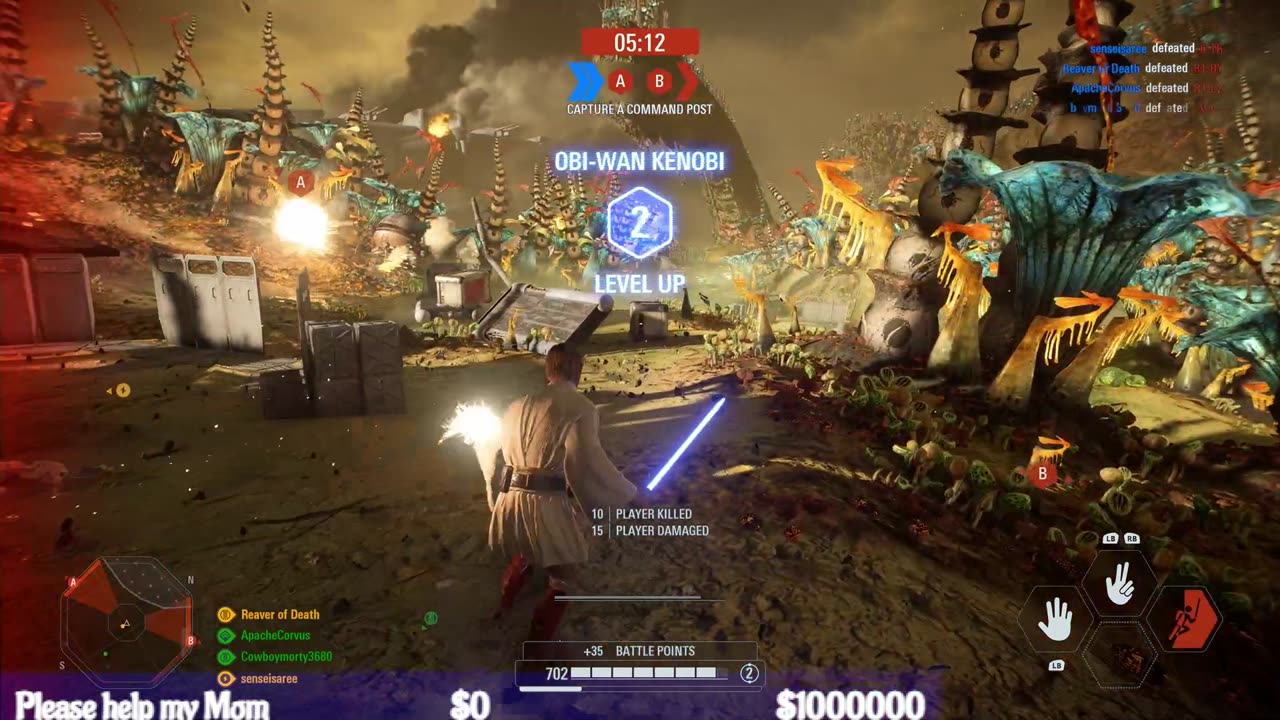The image size is (1280, 720).
Task: Trigger the red lightsaber rush ability
Action: pos(1185,621)
